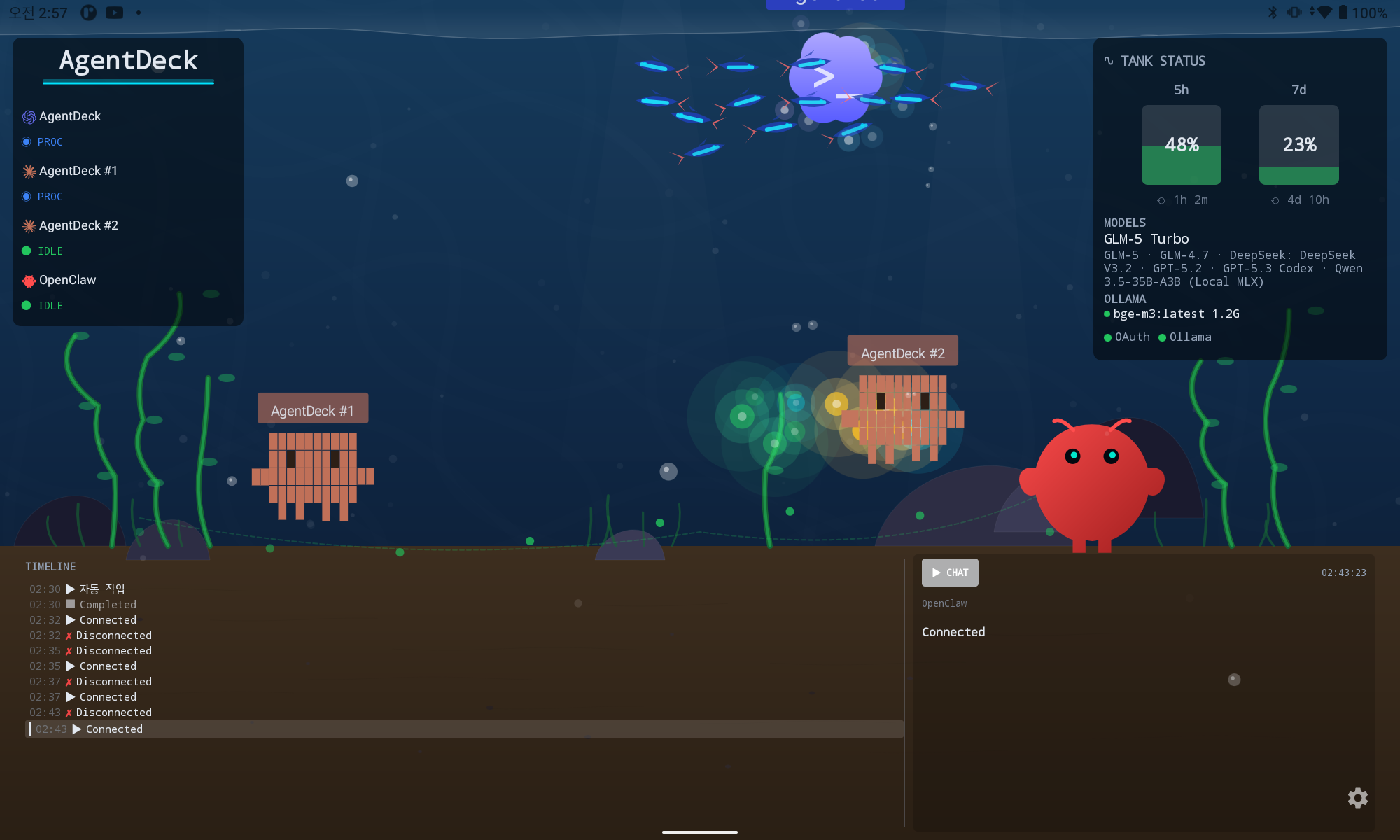Switch to the 7d usage tab

(1298, 90)
